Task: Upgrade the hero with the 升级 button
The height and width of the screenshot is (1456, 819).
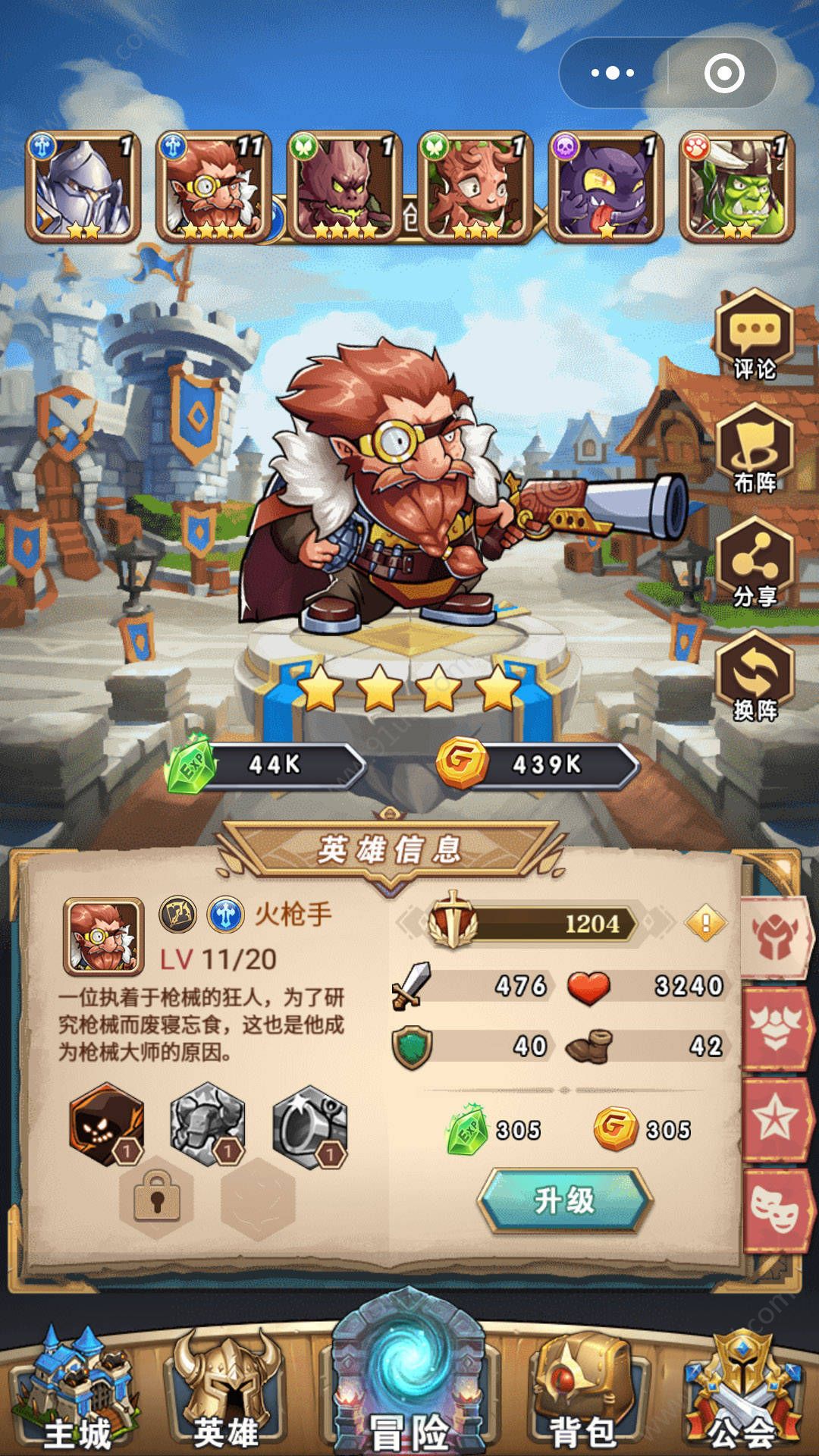Action: click(564, 1200)
